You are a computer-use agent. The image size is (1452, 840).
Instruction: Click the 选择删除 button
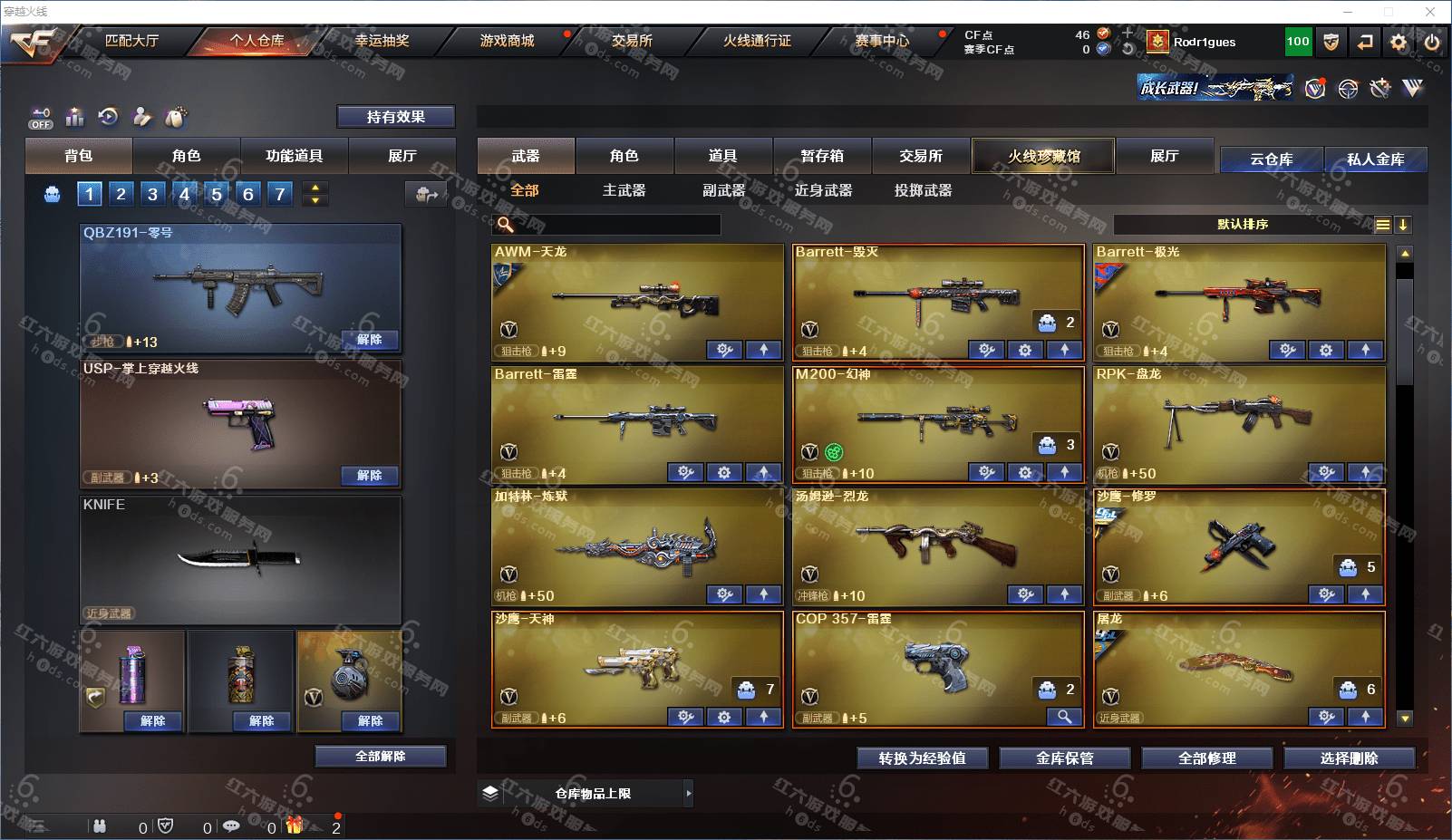point(1350,758)
